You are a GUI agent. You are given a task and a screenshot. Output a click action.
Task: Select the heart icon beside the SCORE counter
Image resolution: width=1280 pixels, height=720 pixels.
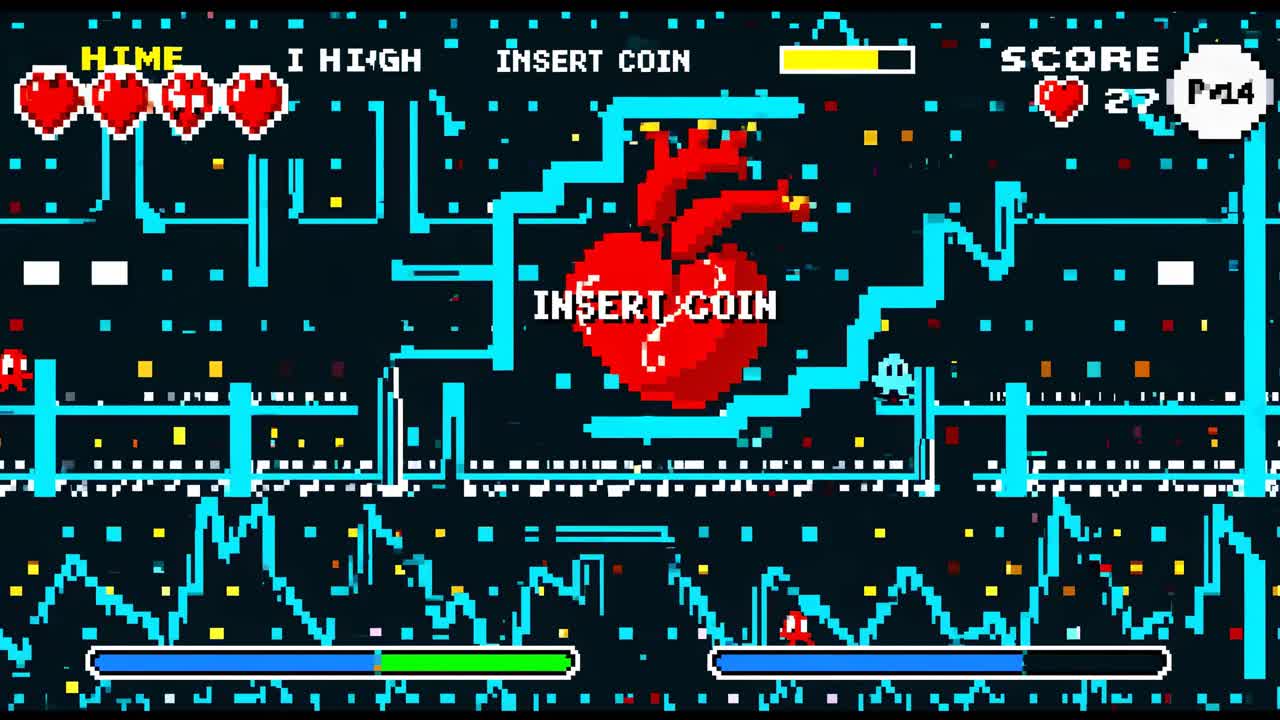1062,97
